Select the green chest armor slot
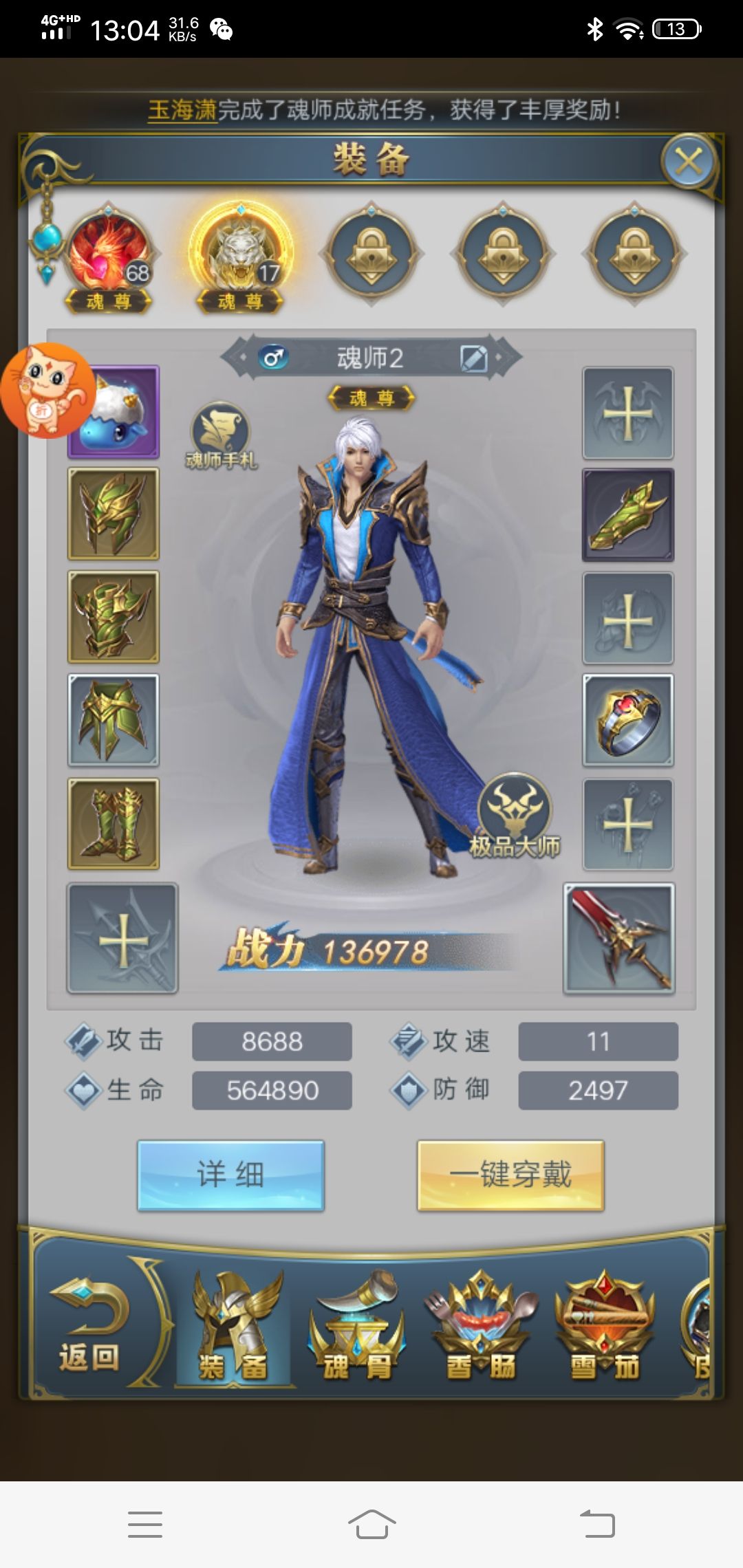Screen dimensions: 743x1568 click(x=114, y=617)
